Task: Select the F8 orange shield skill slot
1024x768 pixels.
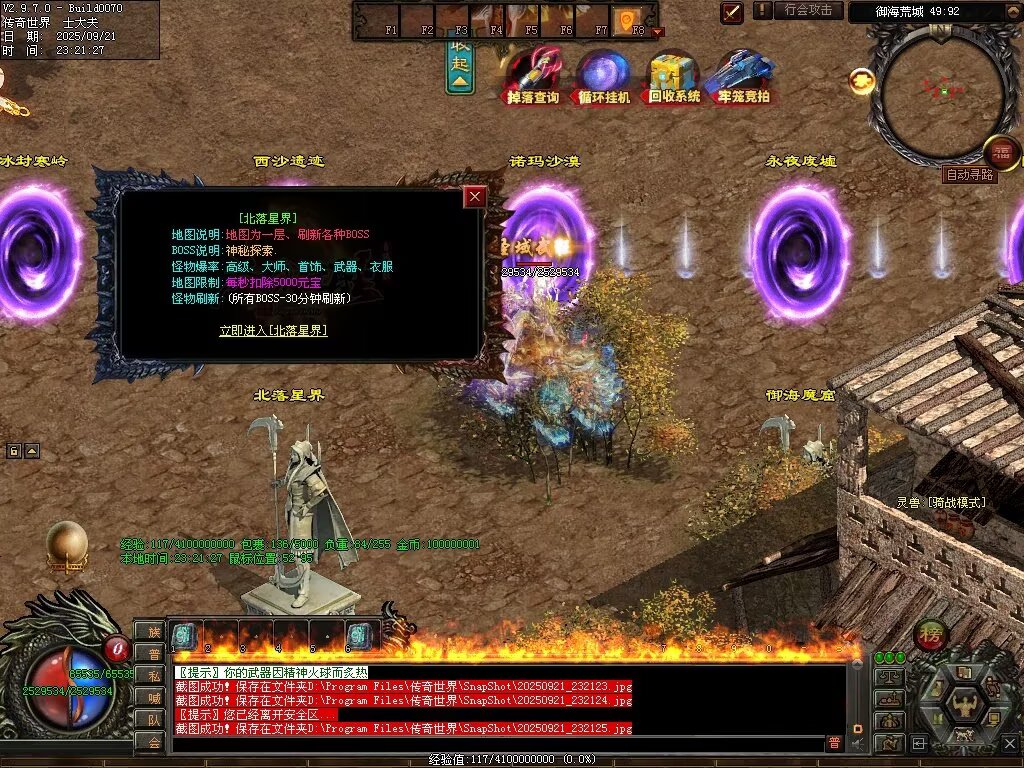Action: (x=627, y=19)
